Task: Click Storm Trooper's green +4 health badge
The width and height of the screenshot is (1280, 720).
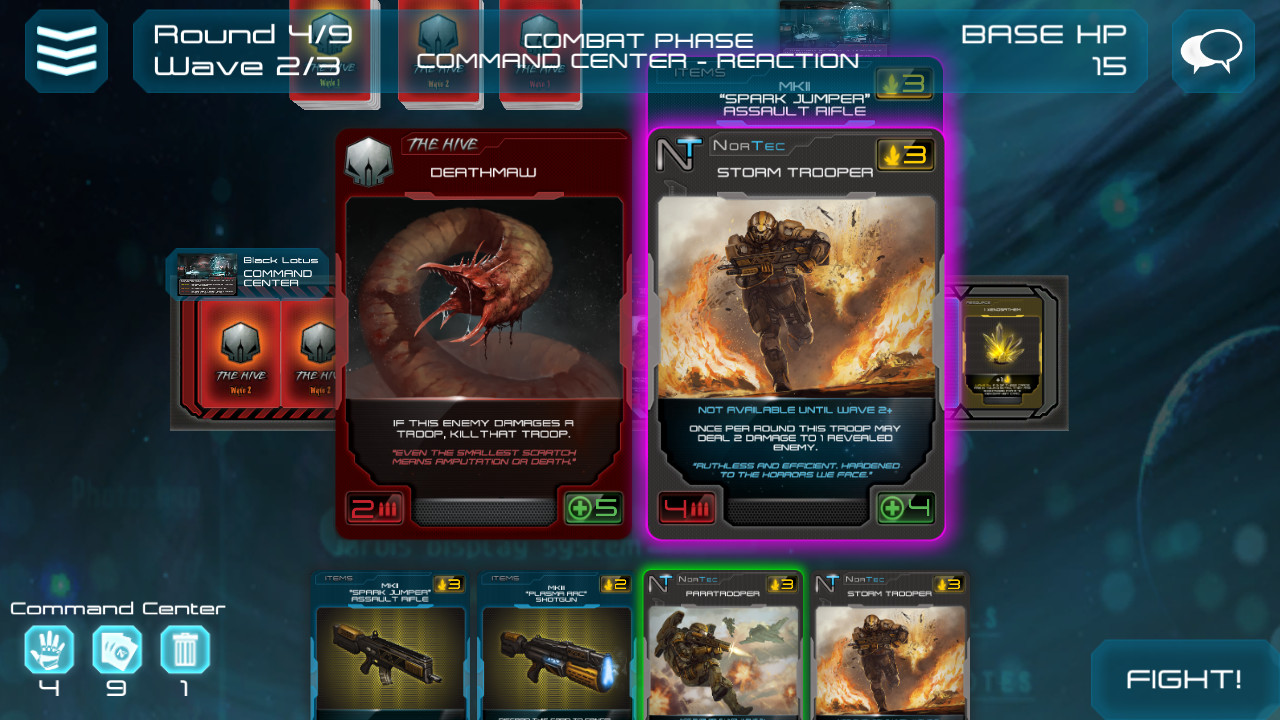Action: 906,508
